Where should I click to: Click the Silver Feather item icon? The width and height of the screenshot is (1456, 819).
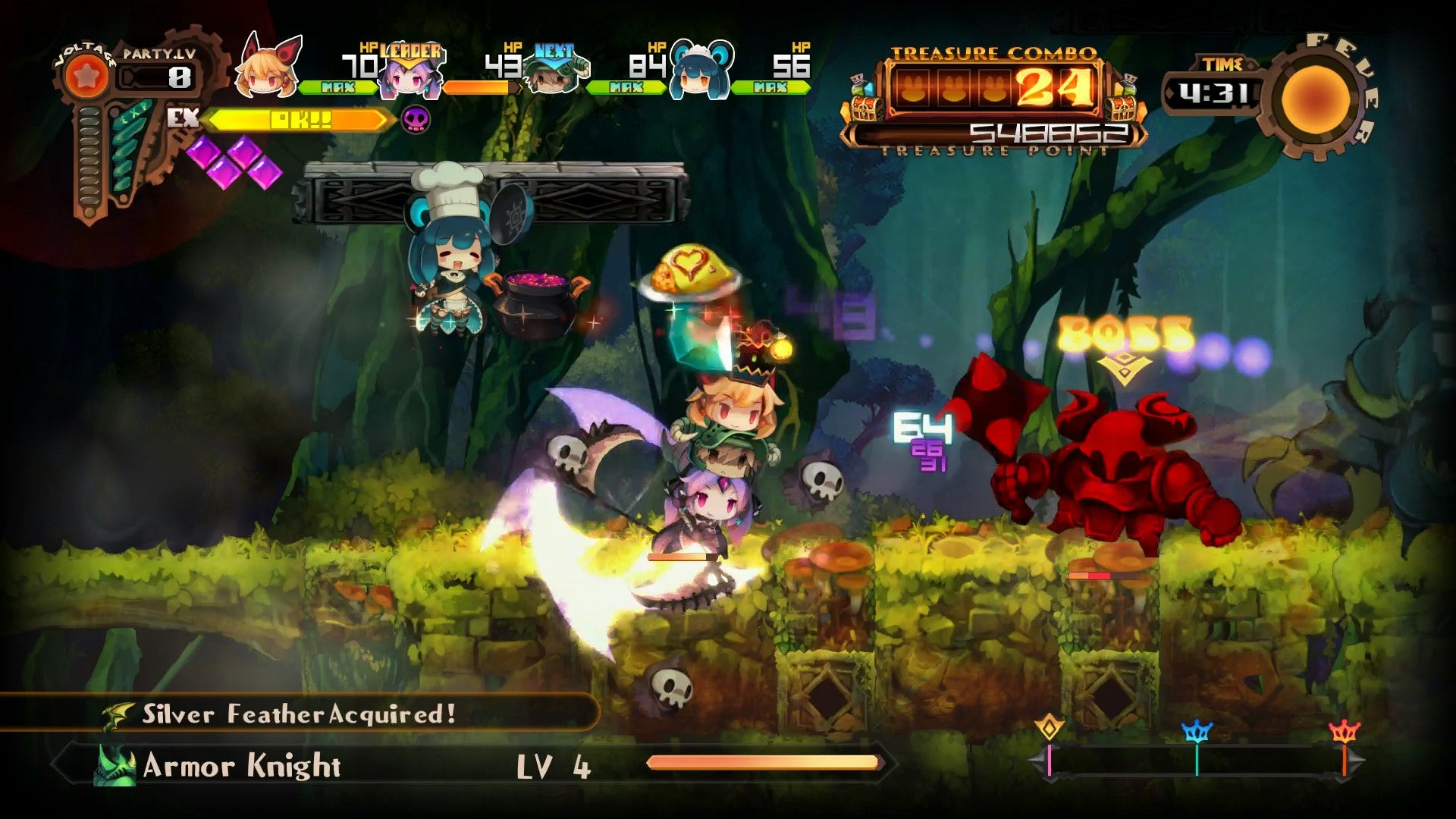click(119, 714)
